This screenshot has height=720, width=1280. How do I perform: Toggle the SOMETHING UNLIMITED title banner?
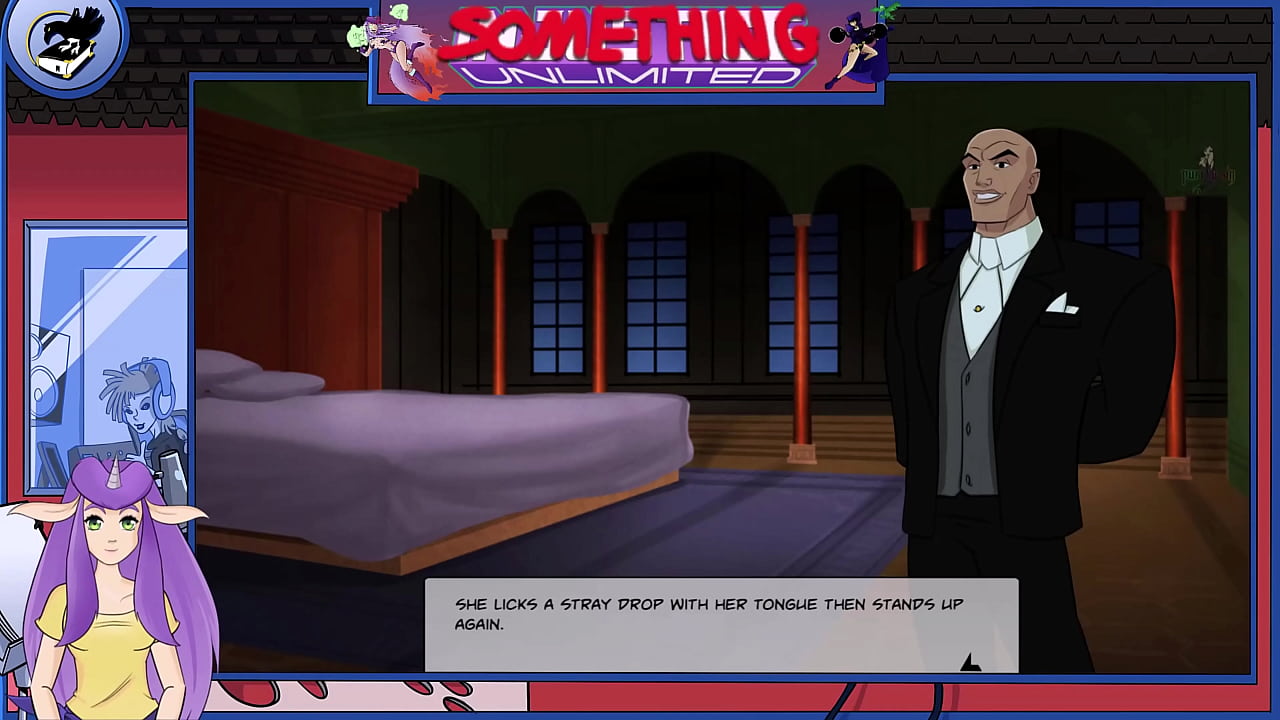coord(630,35)
